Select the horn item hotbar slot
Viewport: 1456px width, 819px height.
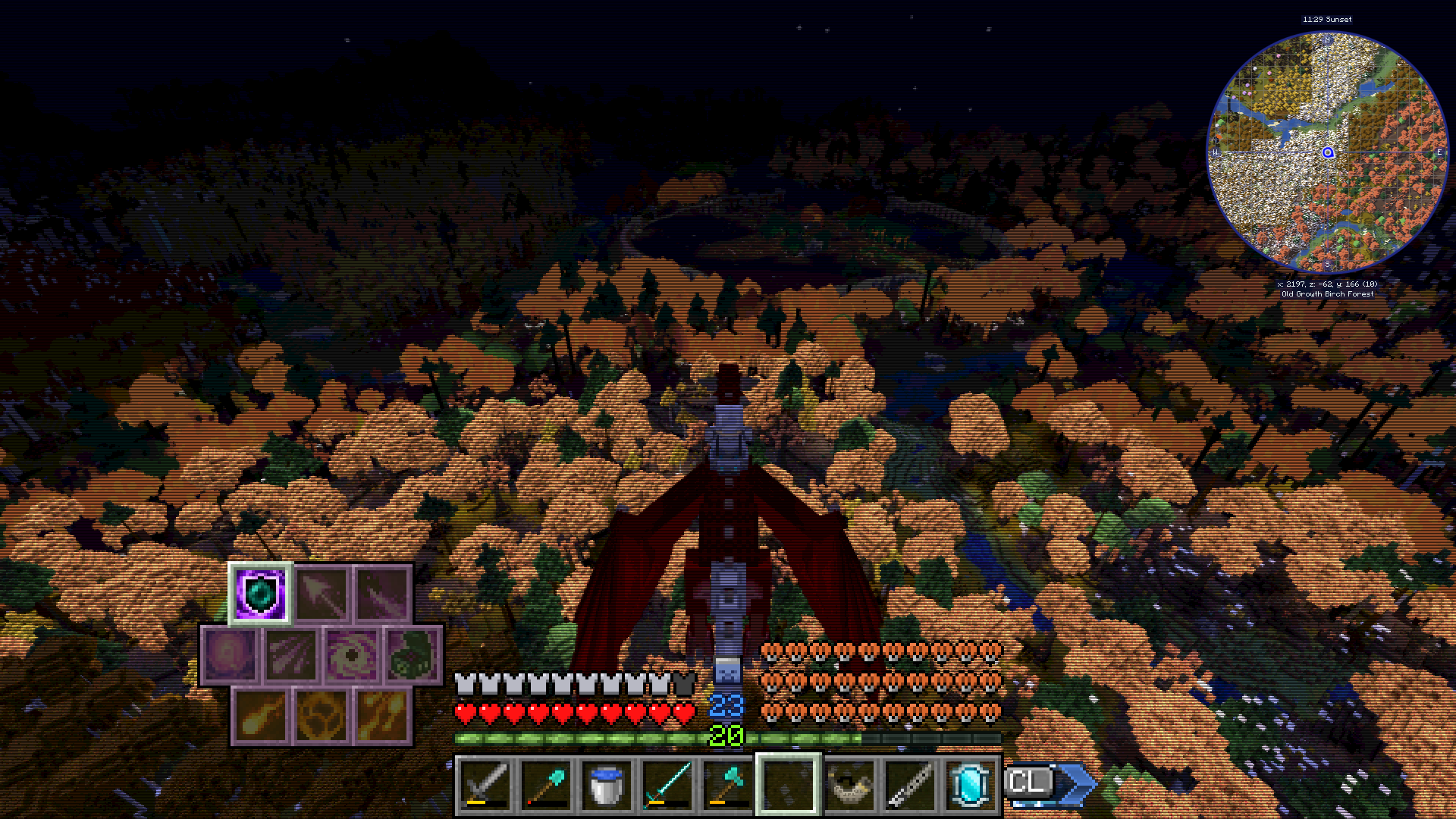(x=848, y=785)
